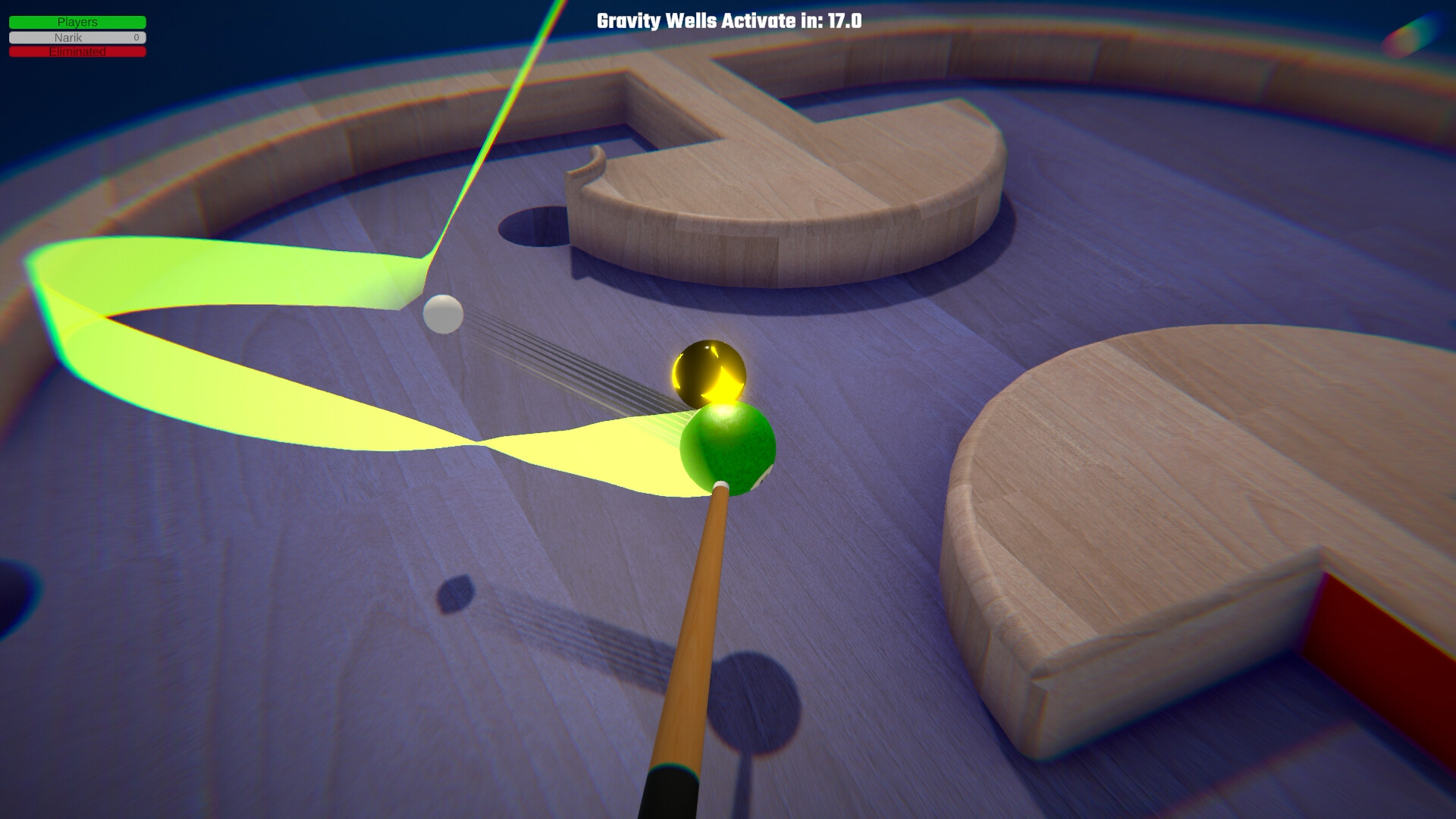Toggle the green Players header
1456x819 pixels.
pyautogui.click(x=76, y=22)
